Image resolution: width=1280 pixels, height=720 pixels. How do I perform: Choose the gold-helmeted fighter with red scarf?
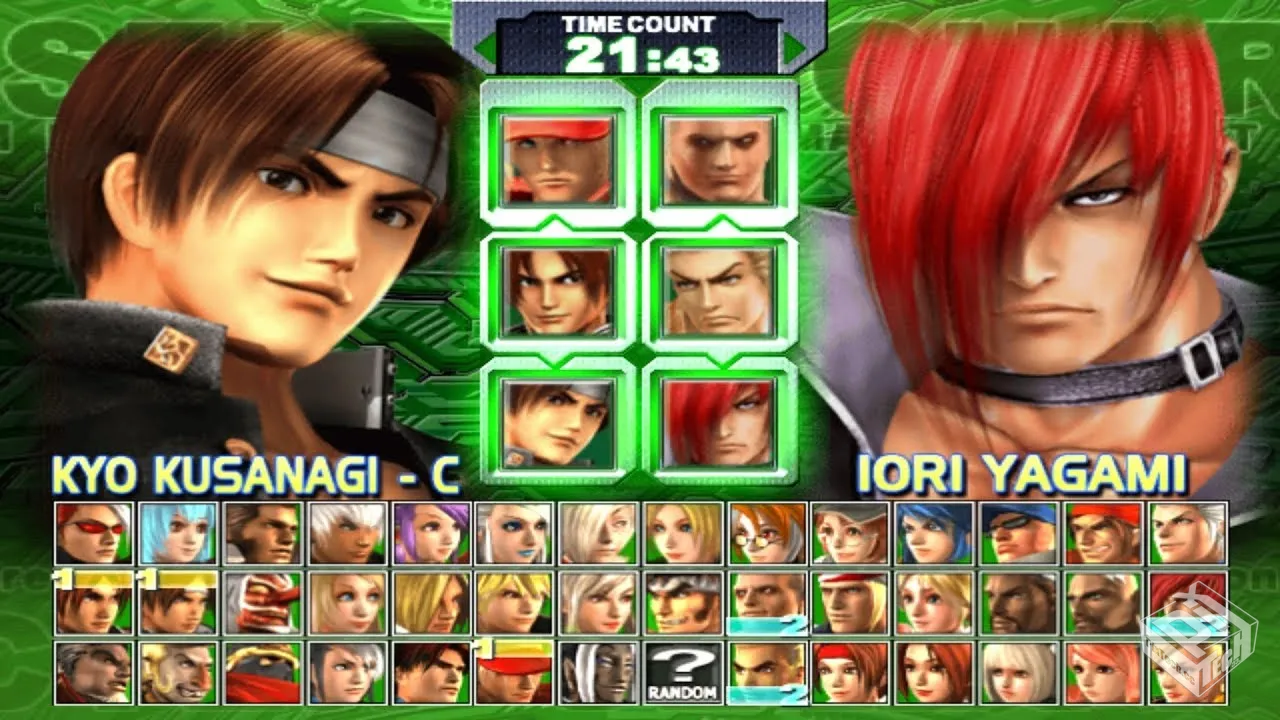point(262,672)
